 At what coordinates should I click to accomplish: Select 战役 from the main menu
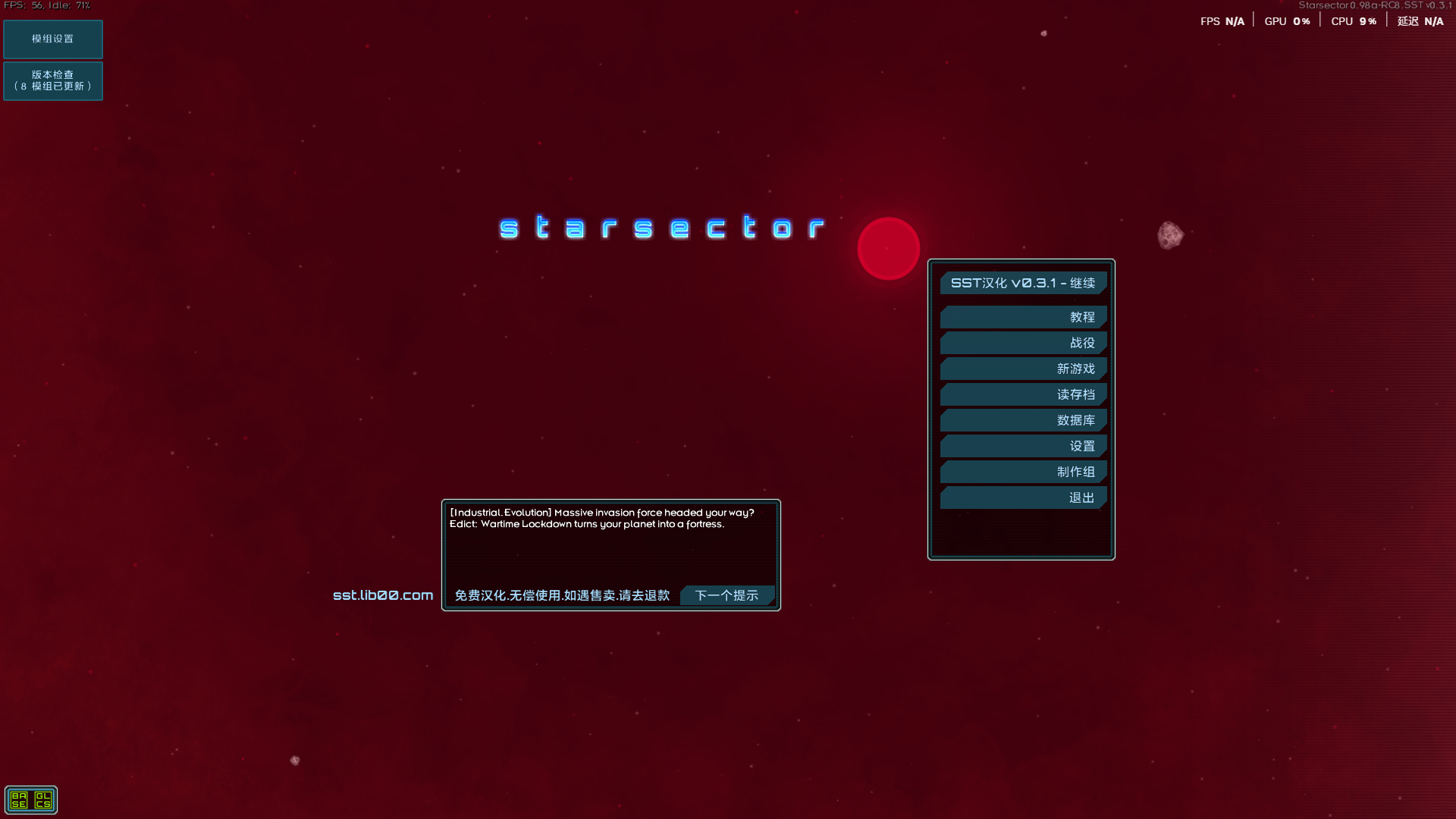(1023, 343)
